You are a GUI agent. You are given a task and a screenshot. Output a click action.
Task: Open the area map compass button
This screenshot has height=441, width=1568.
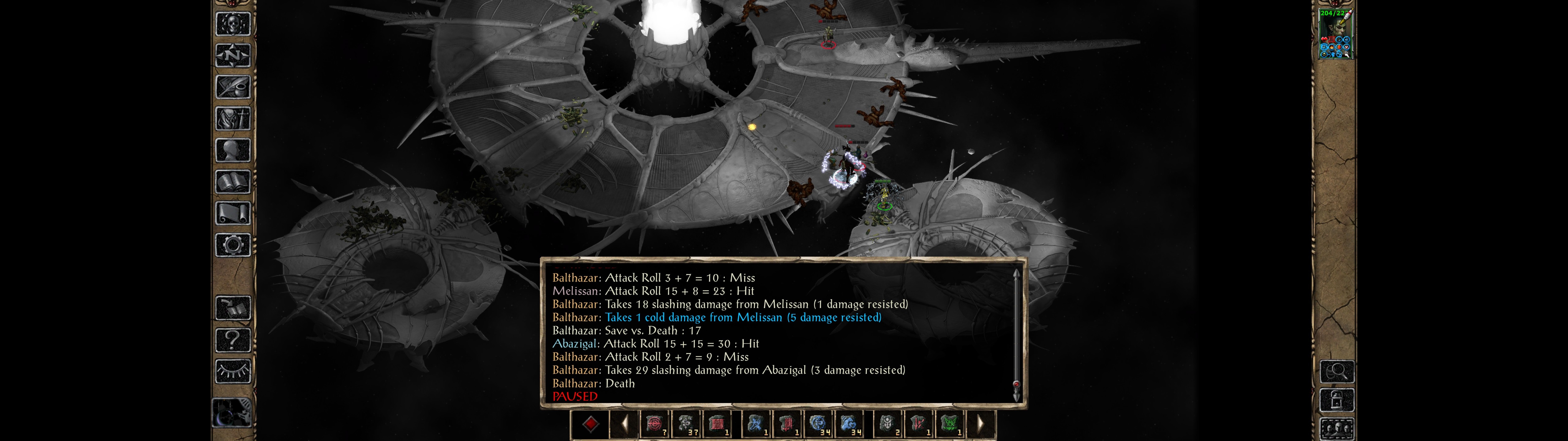(233, 56)
